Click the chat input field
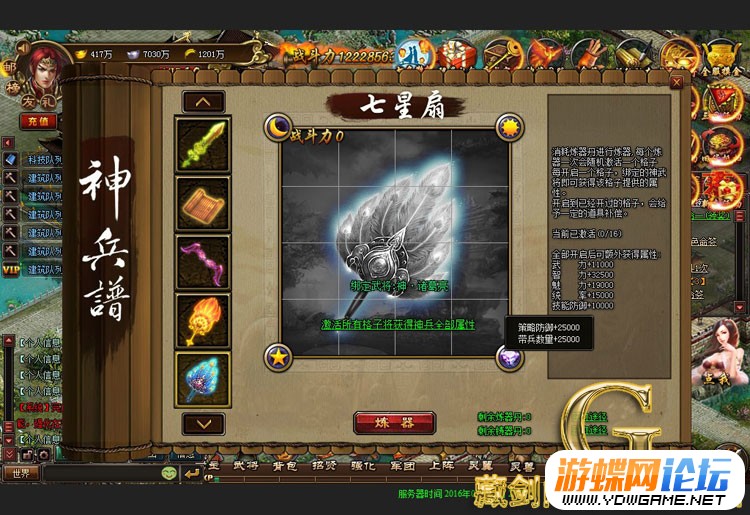Image resolution: width=750 pixels, height=515 pixels. click(x=100, y=472)
